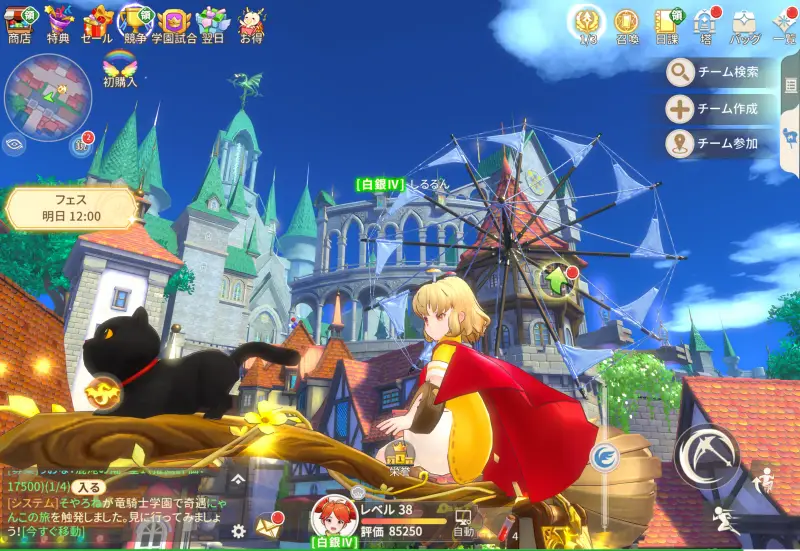Open the 翌日 rewards icon

point(212,22)
